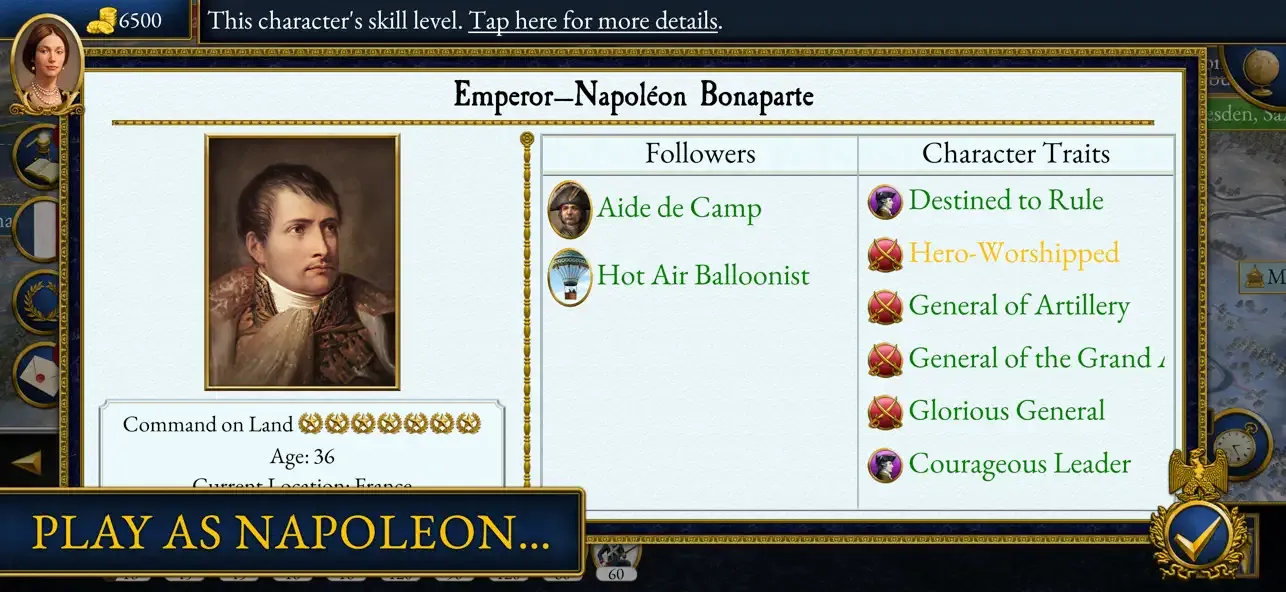Screen dimensions: 1286x592
Task: Open the General of the Grand trait
Action: (1035, 358)
